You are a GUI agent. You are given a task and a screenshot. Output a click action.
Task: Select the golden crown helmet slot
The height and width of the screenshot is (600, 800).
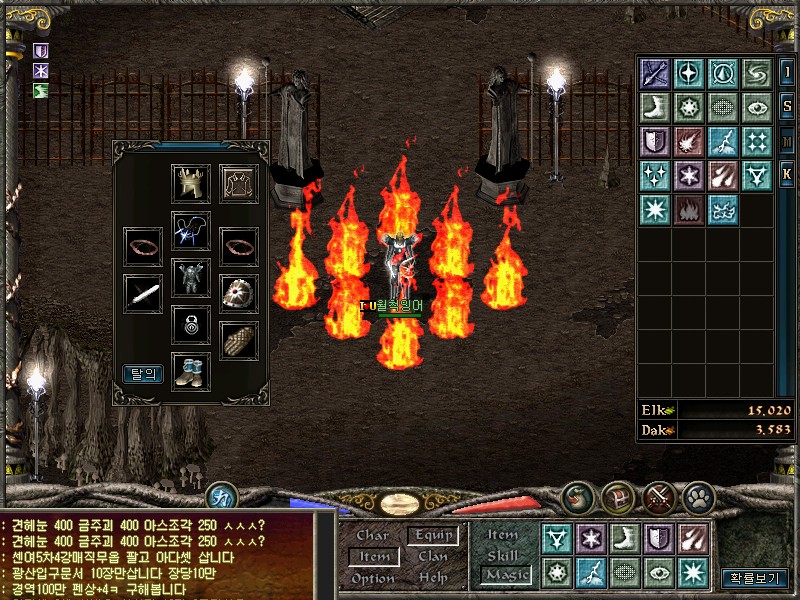(x=190, y=184)
